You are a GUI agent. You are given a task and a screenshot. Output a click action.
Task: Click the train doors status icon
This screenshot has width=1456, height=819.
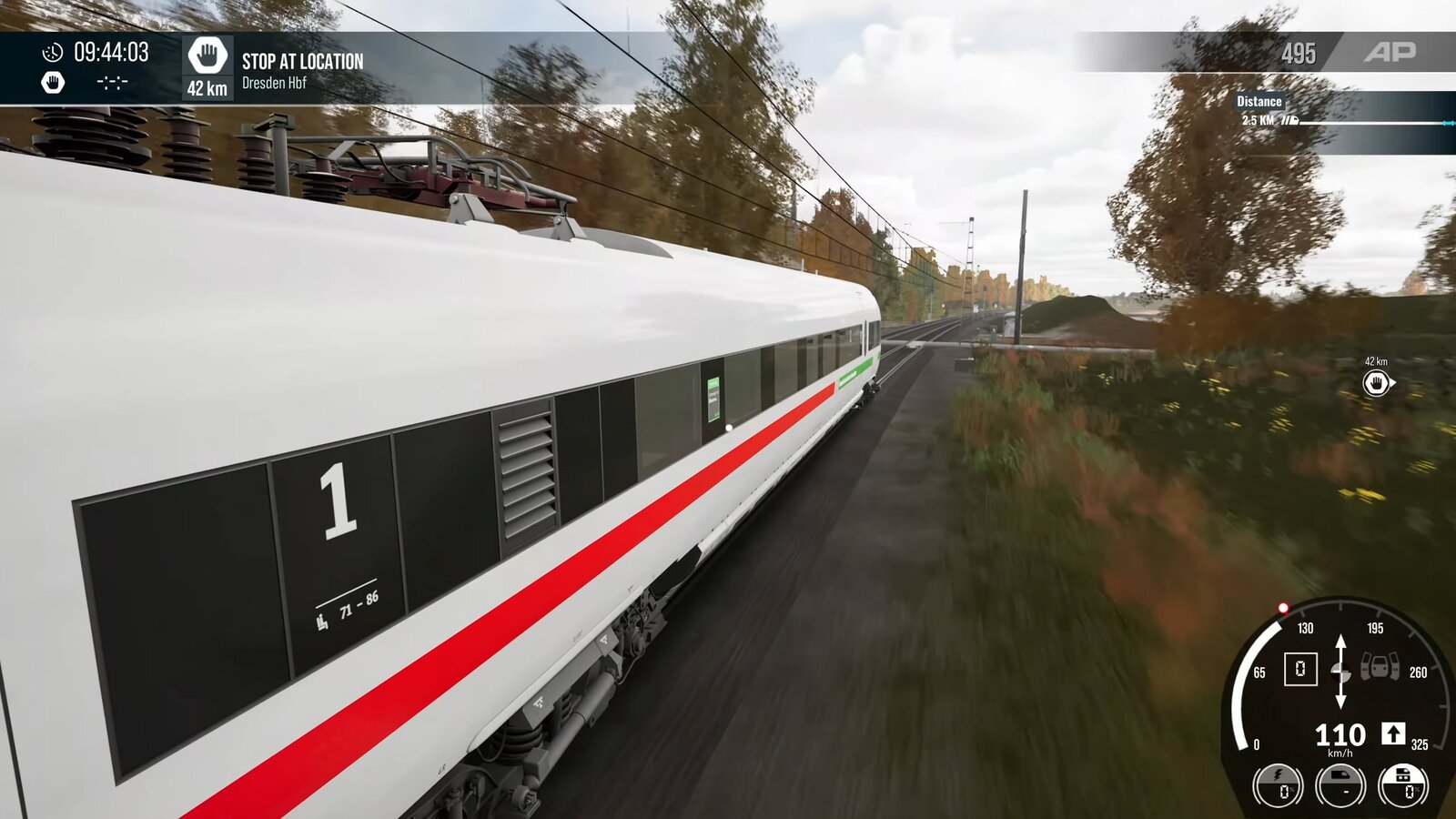[1380, 669]
